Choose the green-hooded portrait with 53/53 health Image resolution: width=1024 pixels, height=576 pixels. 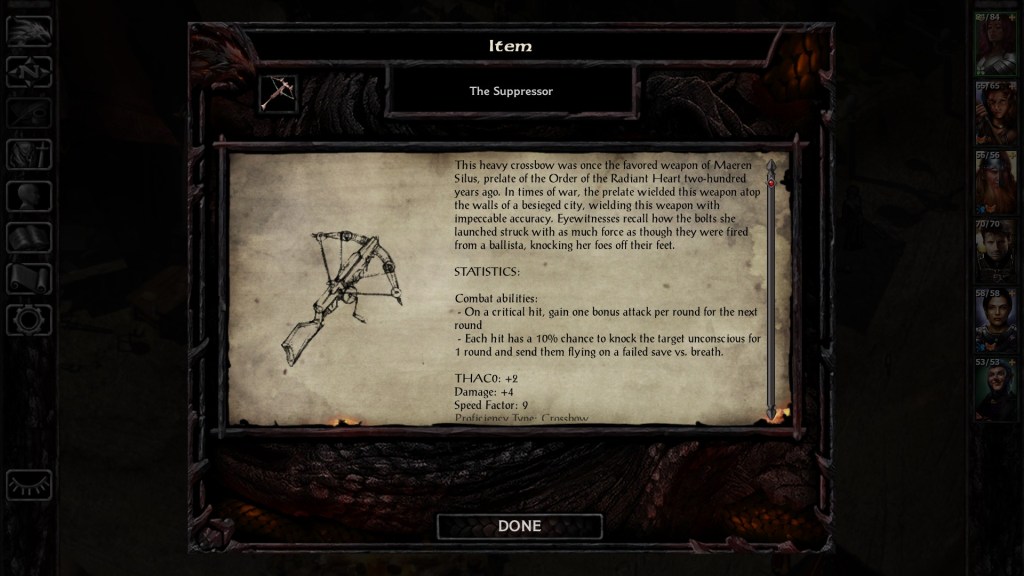click(x=995, y=388)
